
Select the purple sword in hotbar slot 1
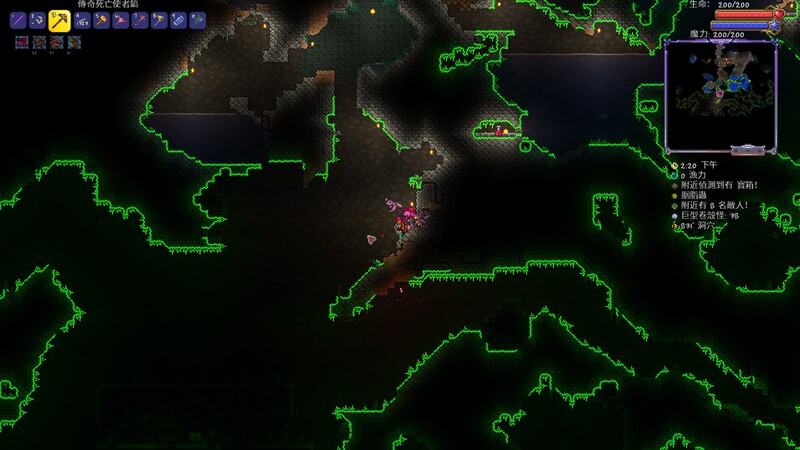(19, 19)
